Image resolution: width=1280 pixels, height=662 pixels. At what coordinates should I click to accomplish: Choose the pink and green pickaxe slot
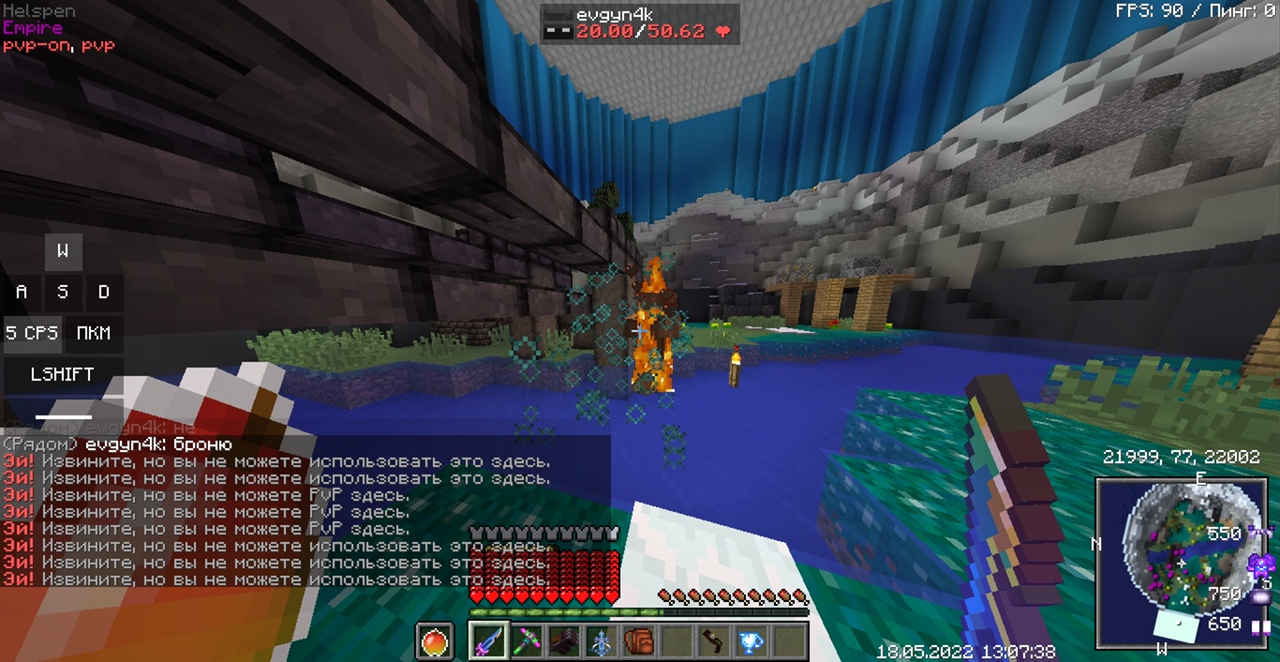526,641
